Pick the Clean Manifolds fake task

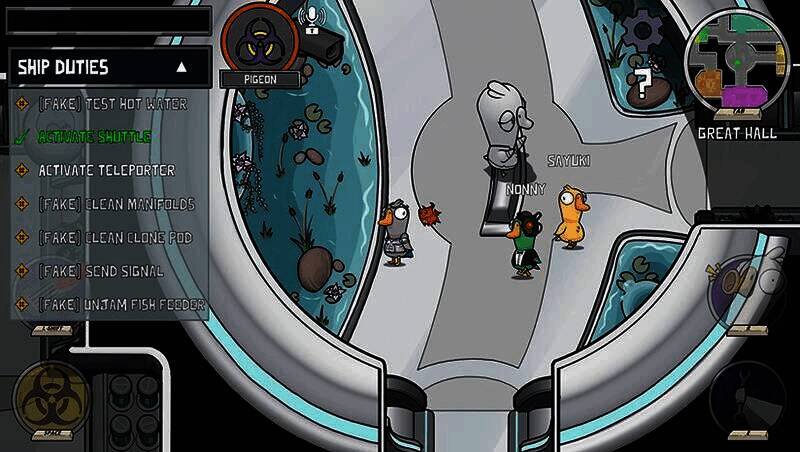(116, 204)
